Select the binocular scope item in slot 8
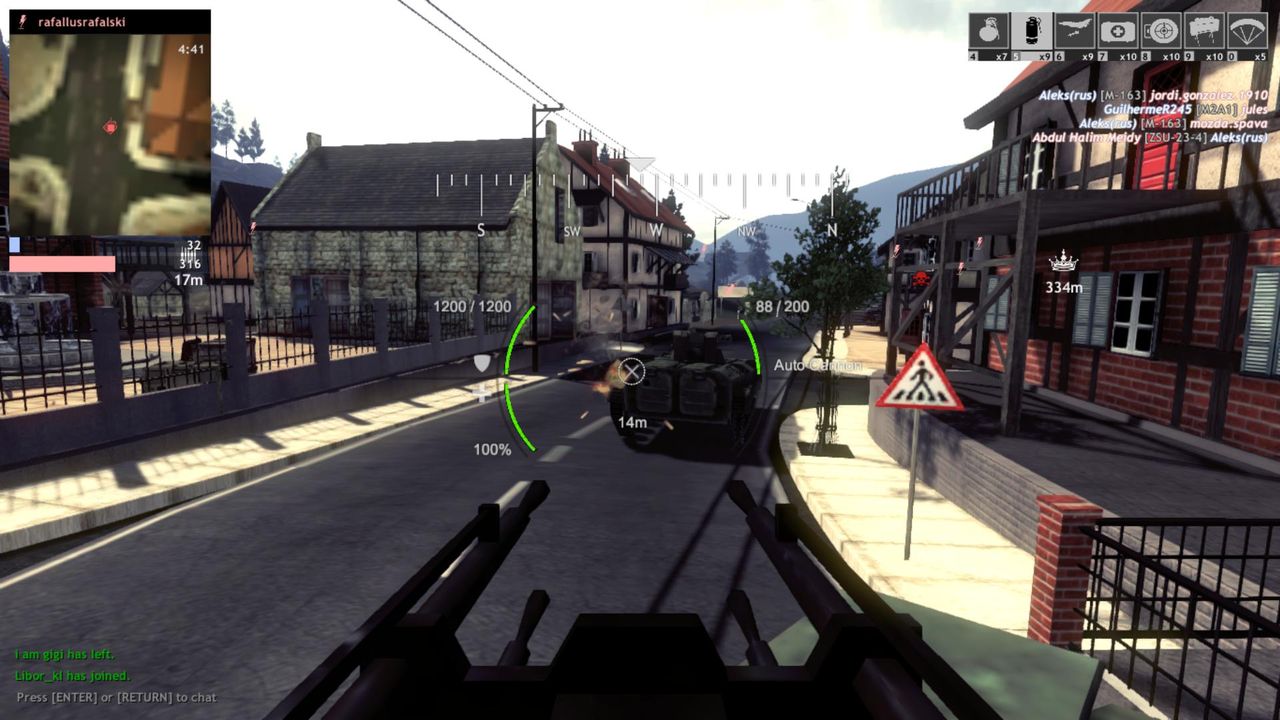1280x720 pixels. [1161, 29]
